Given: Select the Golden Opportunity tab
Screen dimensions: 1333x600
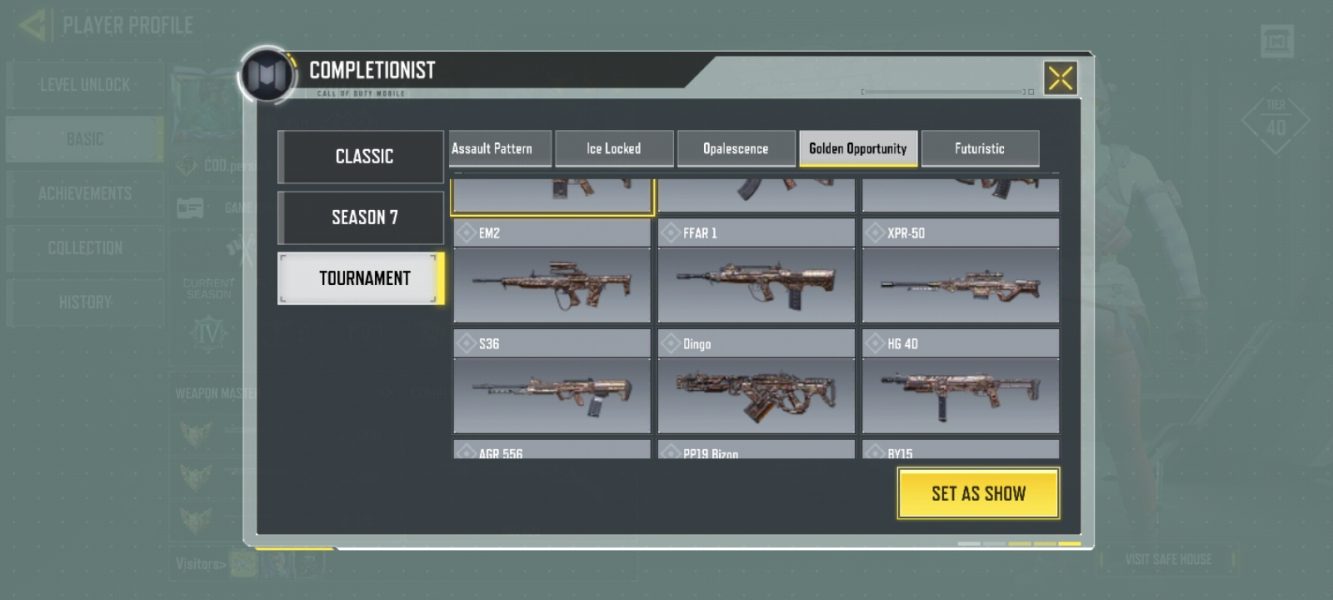Looking at the screenshot, I should point(858,149).
